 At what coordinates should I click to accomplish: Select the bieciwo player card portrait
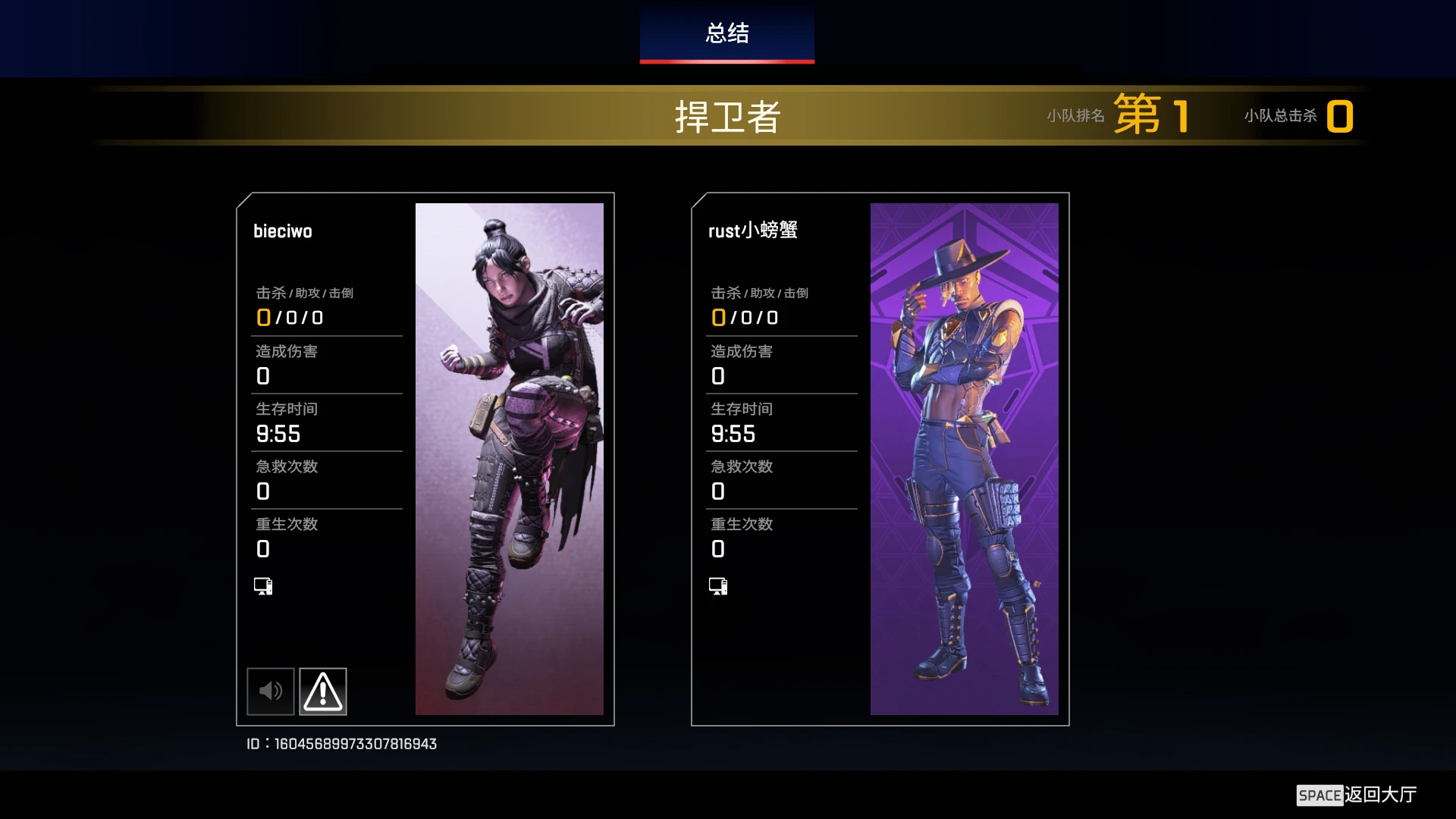pyautogui.click(x=509, y=459)
